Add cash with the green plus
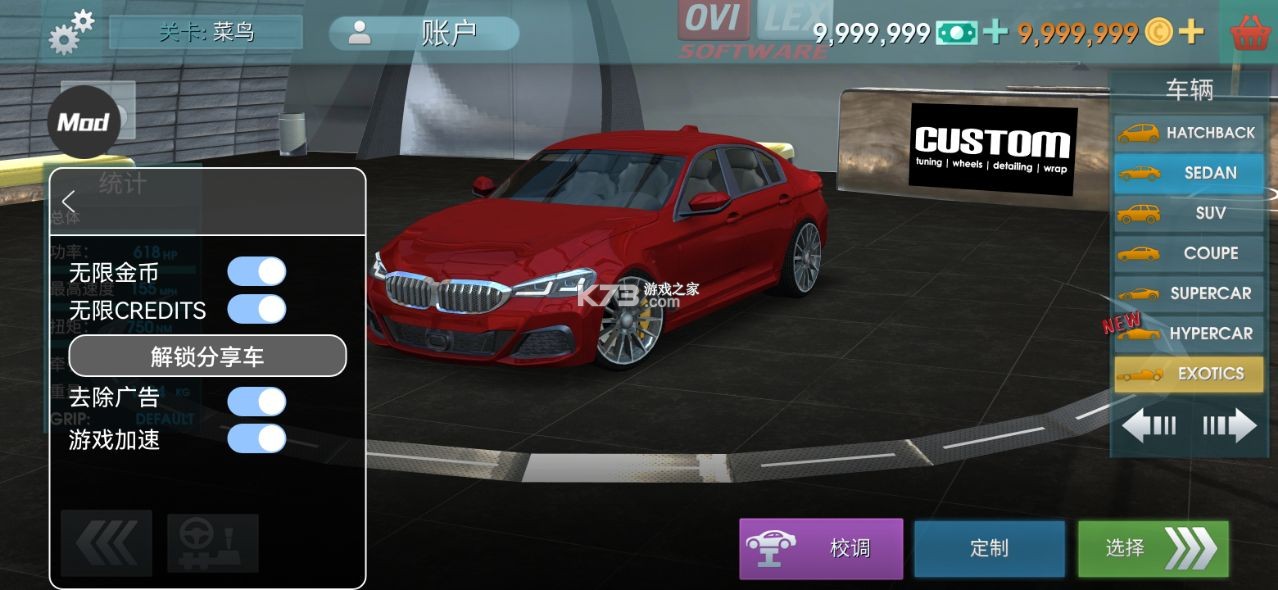This screenshot has height=590, width=1278. pyautogui.click(x=995, y=32)
